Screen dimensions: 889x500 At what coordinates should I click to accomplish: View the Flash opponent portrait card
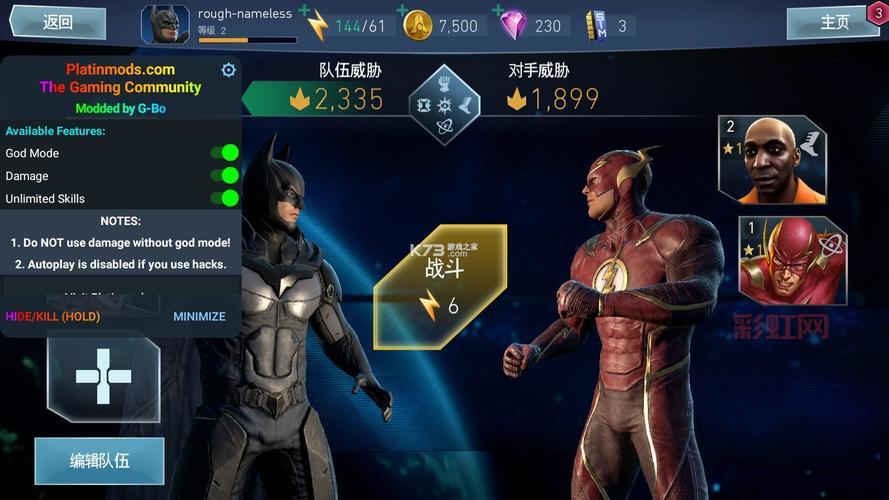pyautogui.click(x=792, y=262)
